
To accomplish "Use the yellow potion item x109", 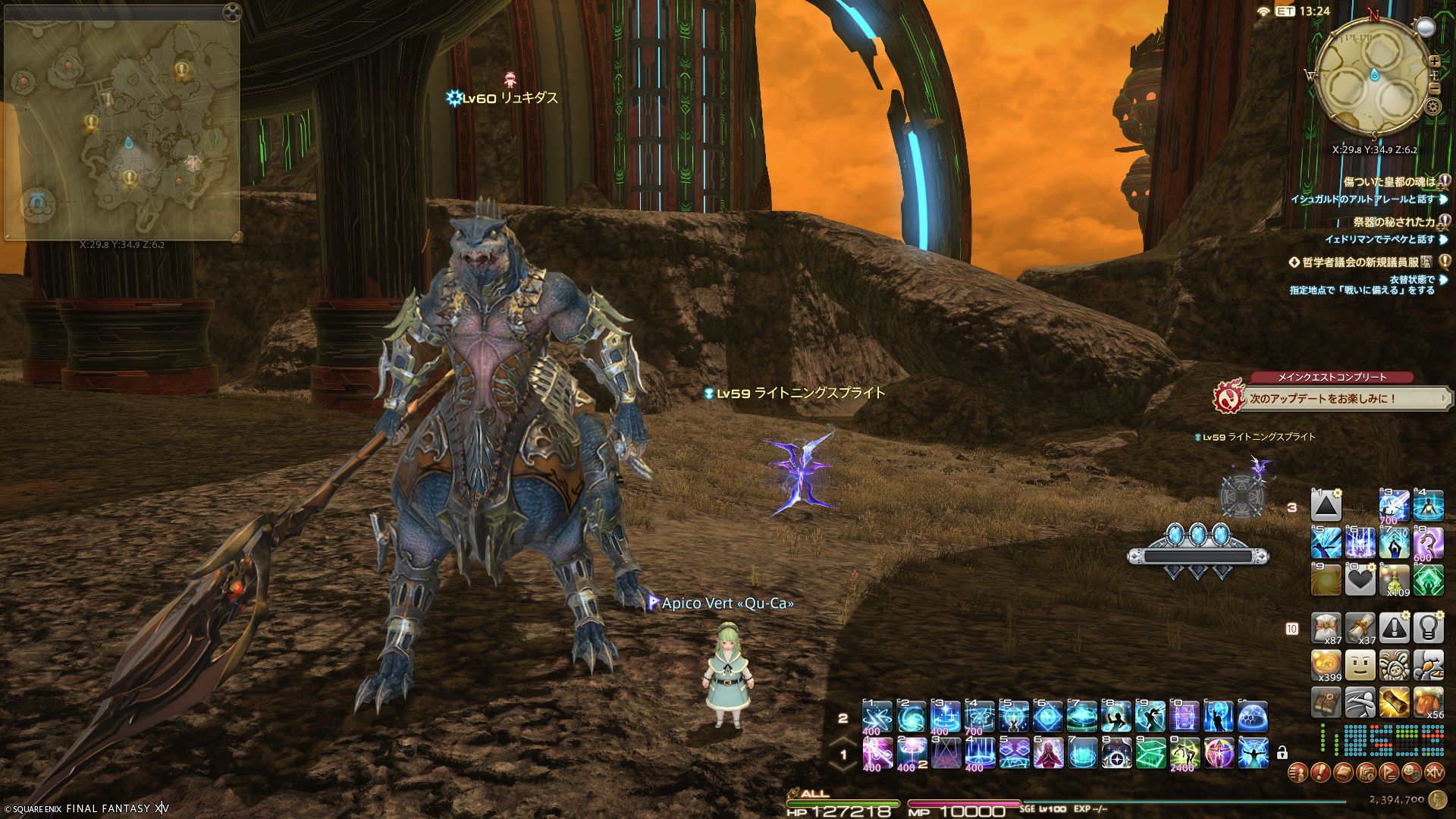I will pos(1394,580).
